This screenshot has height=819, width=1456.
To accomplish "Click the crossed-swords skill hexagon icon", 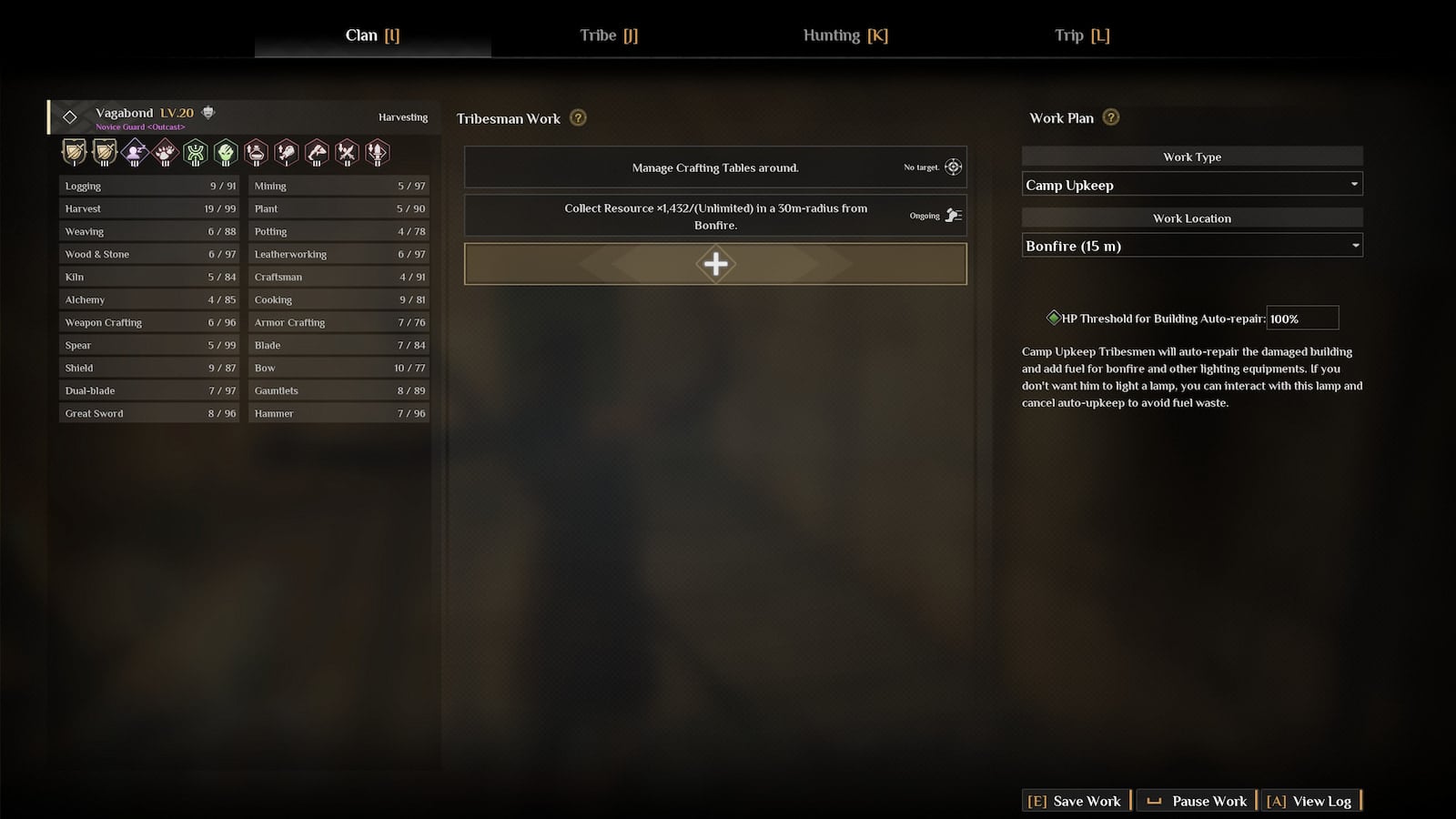I will [x=347, y=152].
